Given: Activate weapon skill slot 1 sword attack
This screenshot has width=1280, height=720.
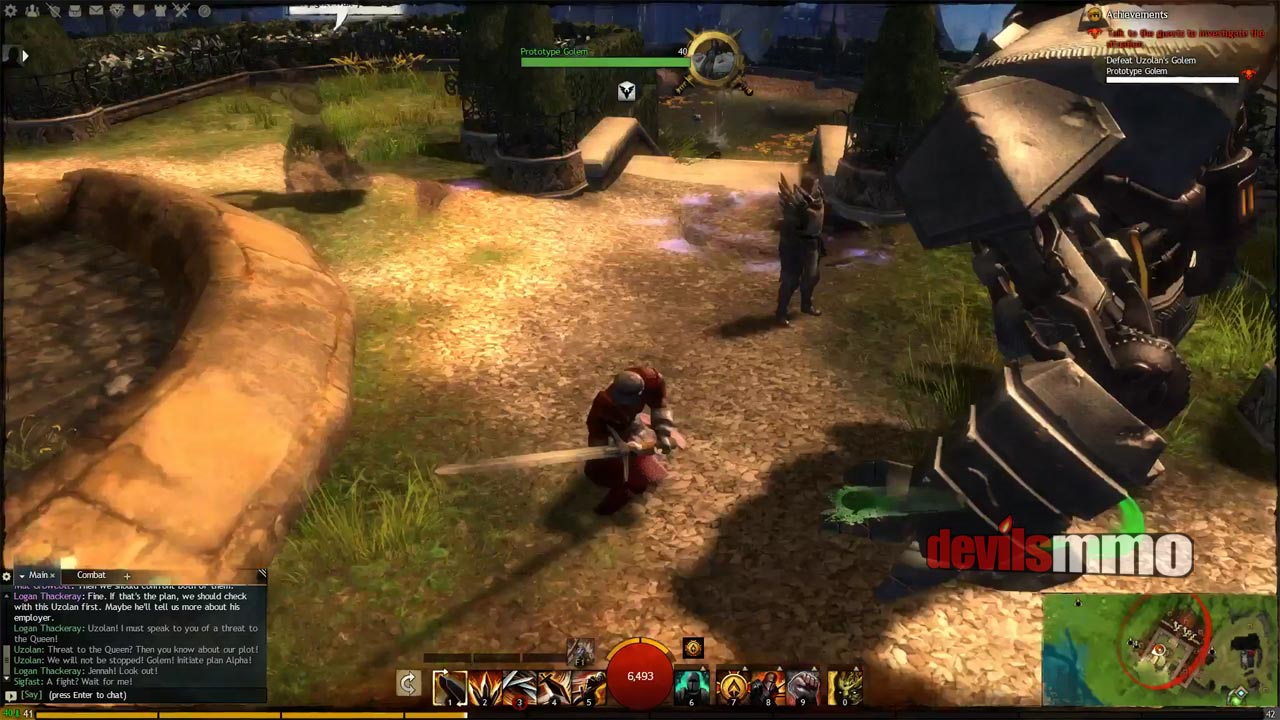Looking at the screenshot, I should 449,687.
